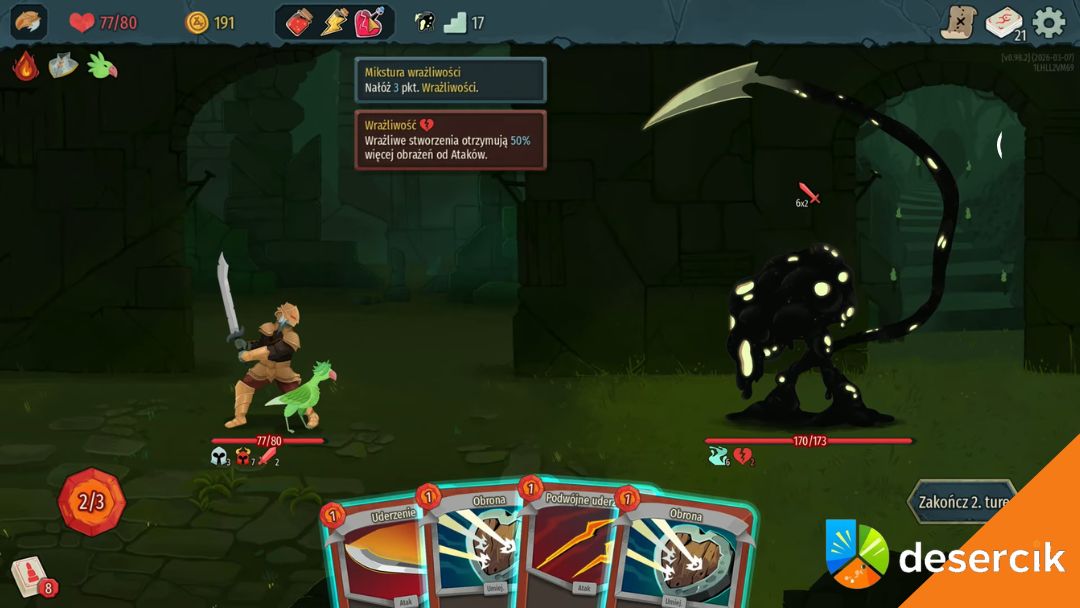End turn with the Zakończ 2. turę button
Screen dimensions: 1080x608
[x=962, y=501]
